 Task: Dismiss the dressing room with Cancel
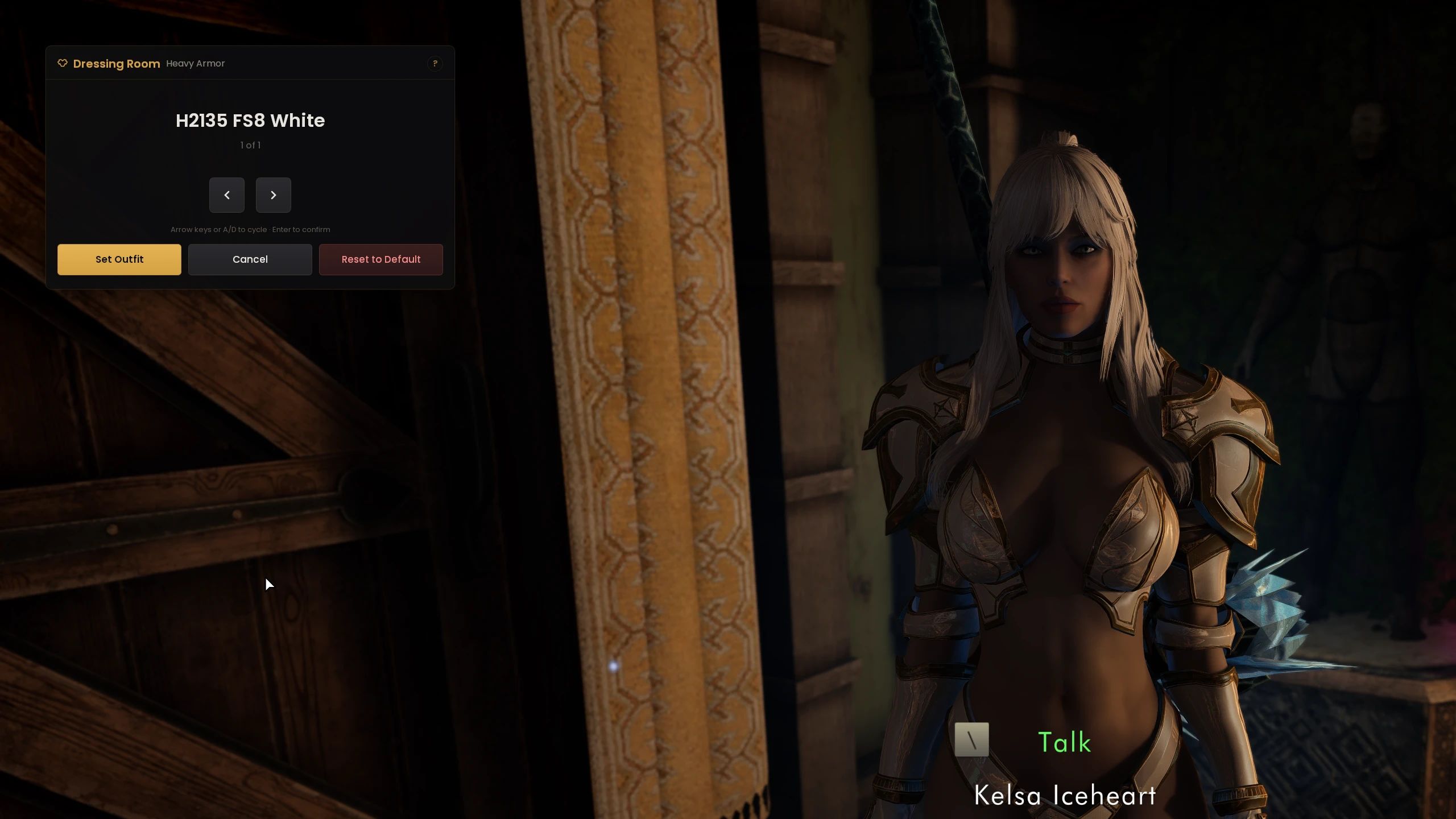[250, 259]
